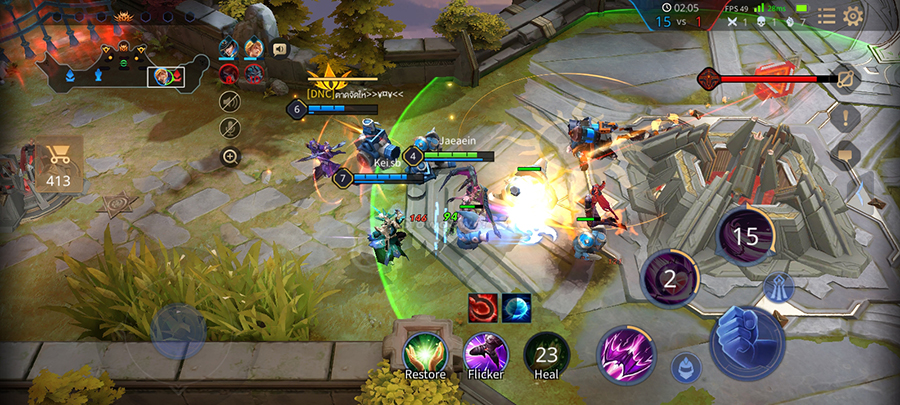The height and width of the screenshot is (405, 900).
Task: Open the settings gear menu
Action: (x=853, y=16)
